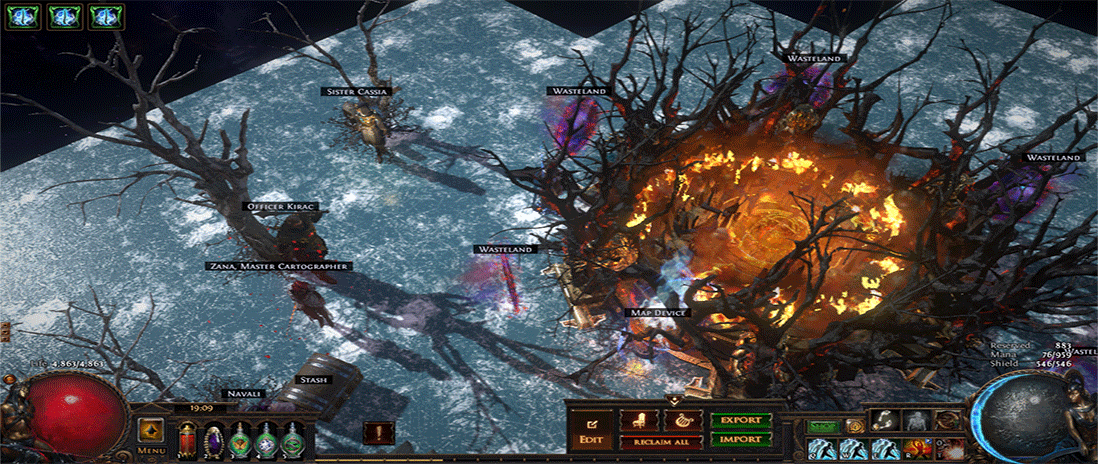The width and height of the screenshot is (1098, 464).
Task: Import a hideout layout
Action: click(x=740, y=439)
